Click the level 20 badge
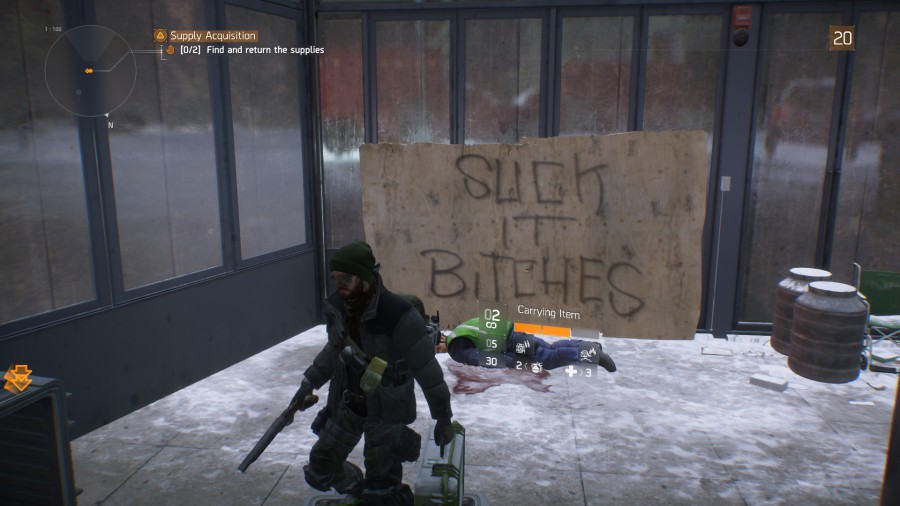Viewport: 900px width, 506px height. pyautogui.click(x=842, y=38)
